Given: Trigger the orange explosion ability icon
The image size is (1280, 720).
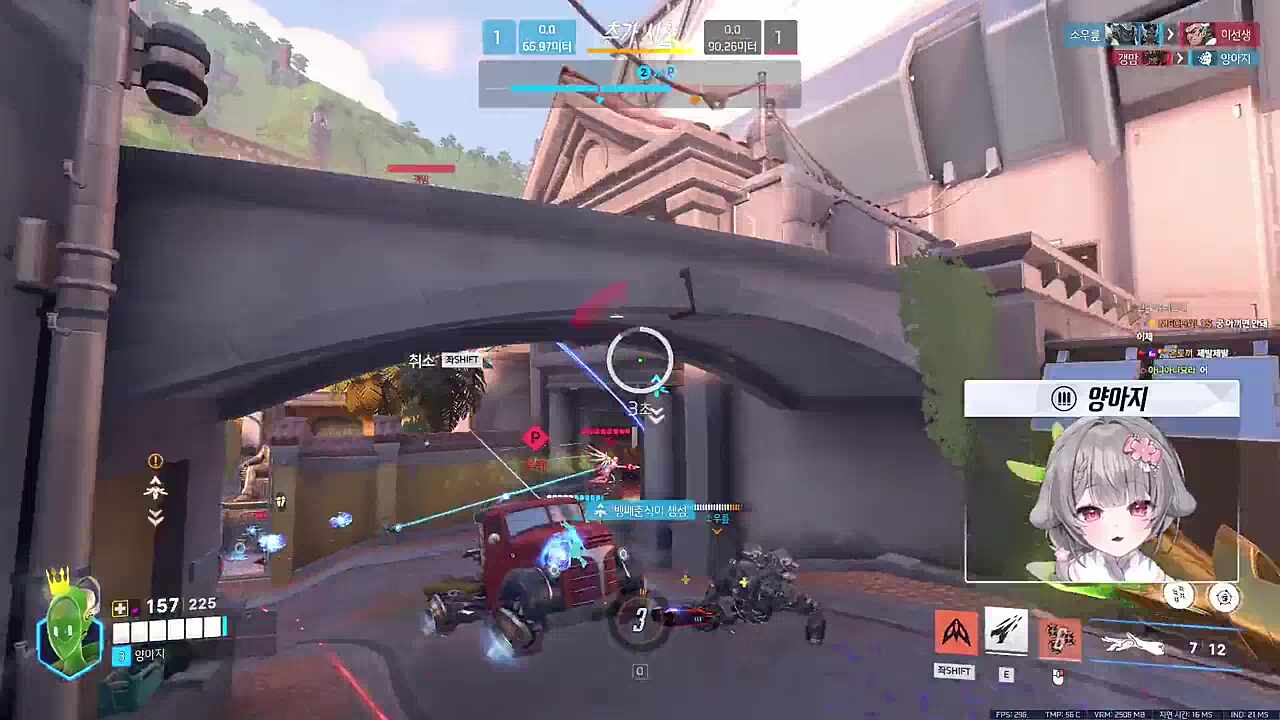Looking at the screenshot, I should 1058,638.
